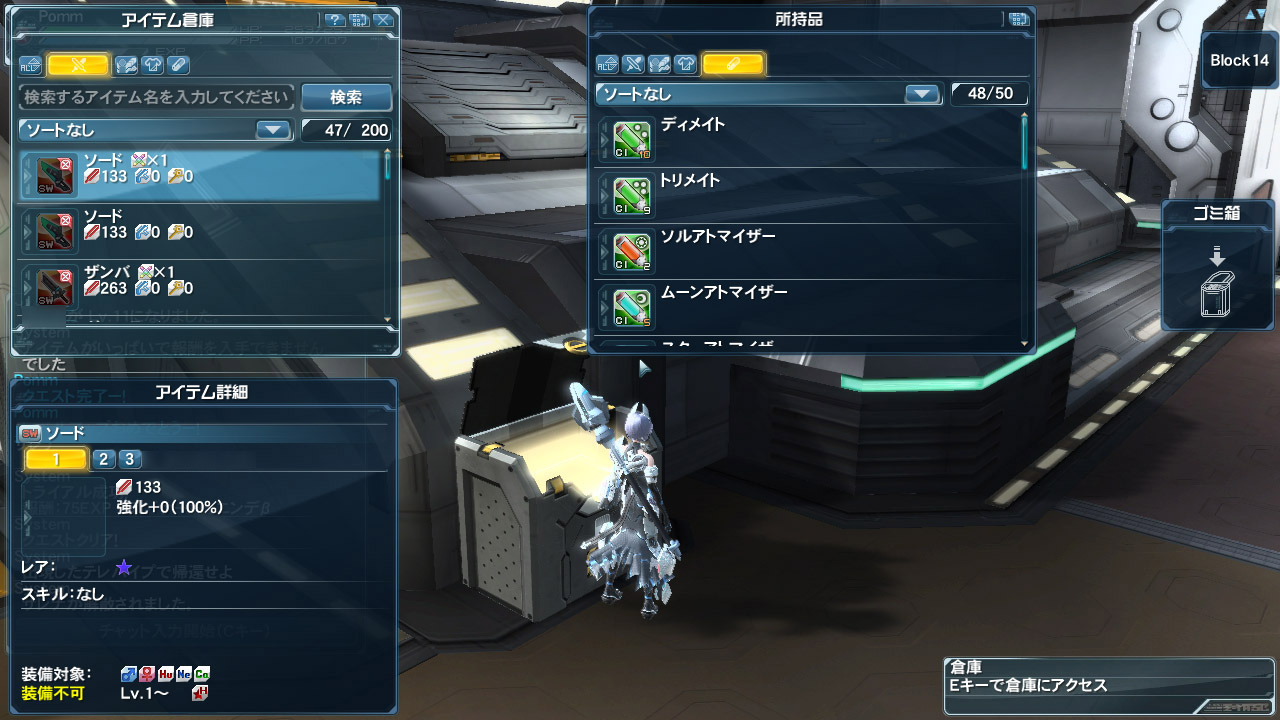Select the Hu class icon under 装備対象
Screen dimensions: 1280x720
click(x=165, y=674)
